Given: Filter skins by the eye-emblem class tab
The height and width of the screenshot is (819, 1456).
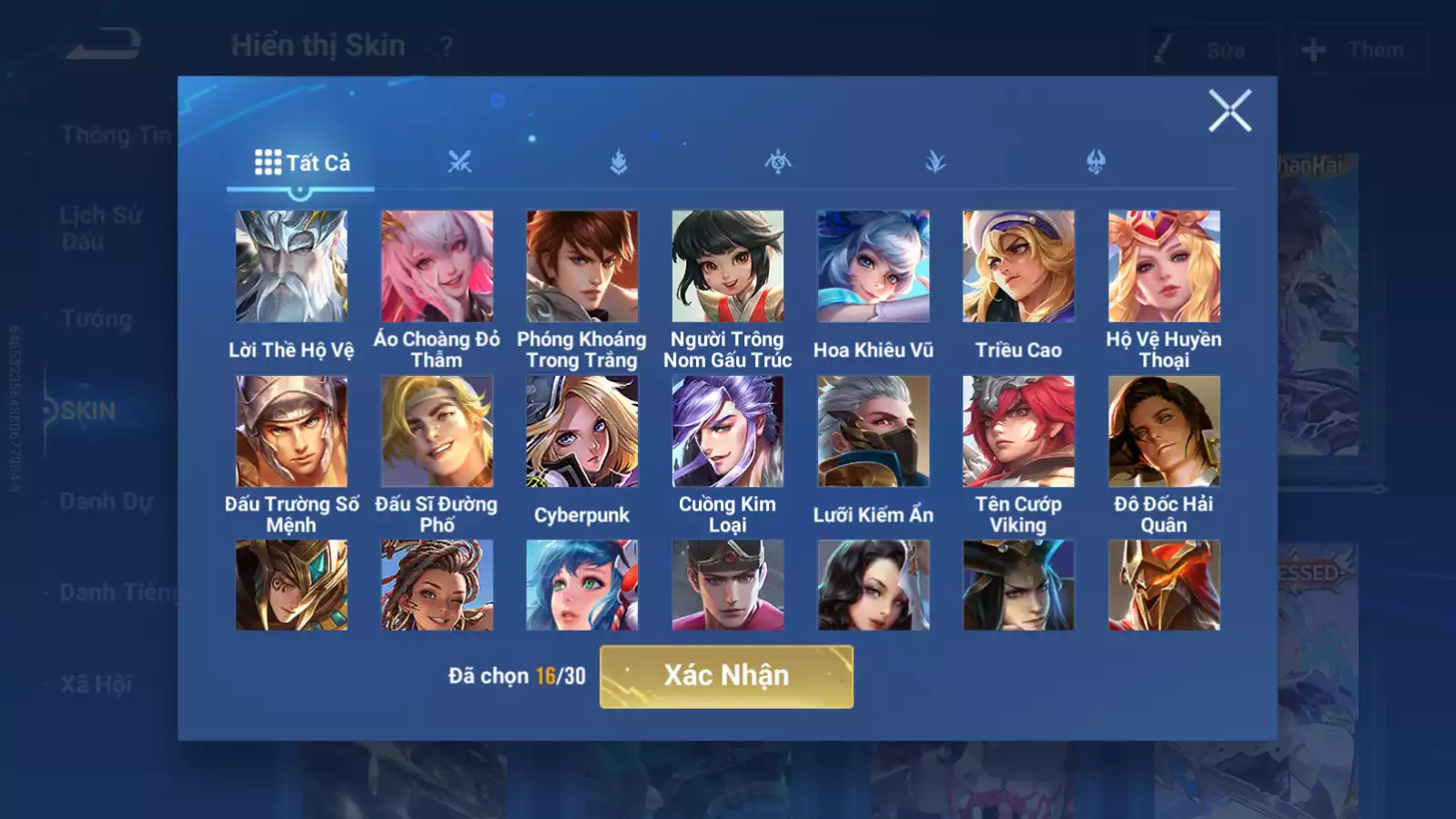Looking at the screenshot, I should click(778, 163).
